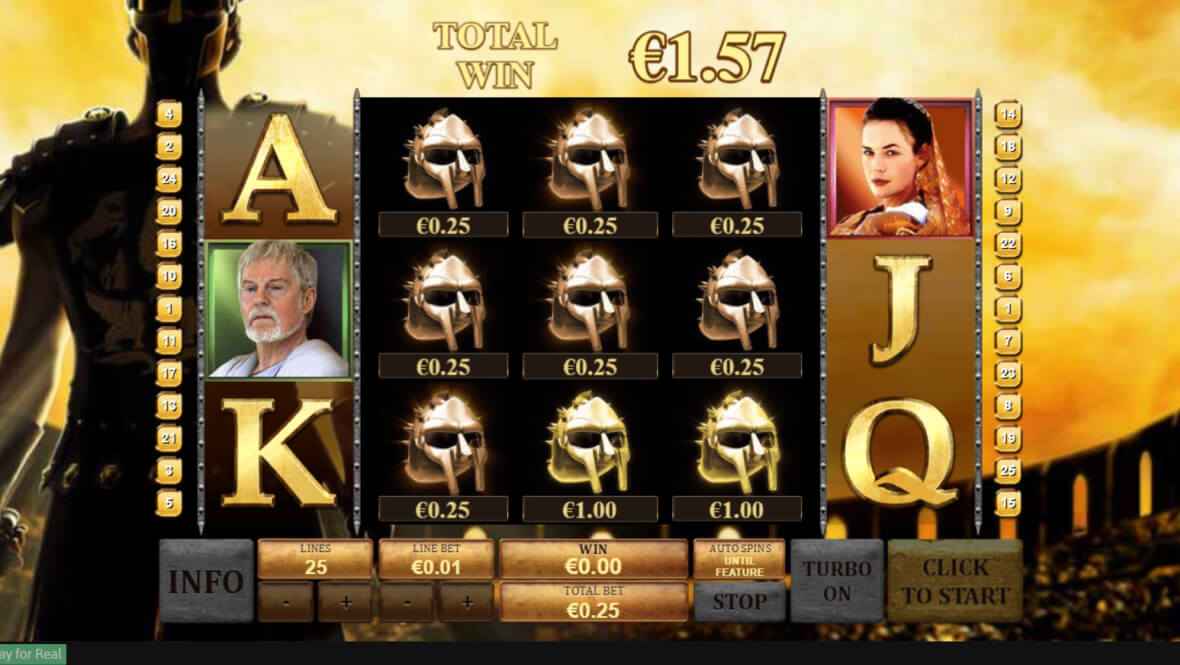The width and height of the screenshot is (1180, 665).
Task: Select payline marker 5
Action: 169,502
